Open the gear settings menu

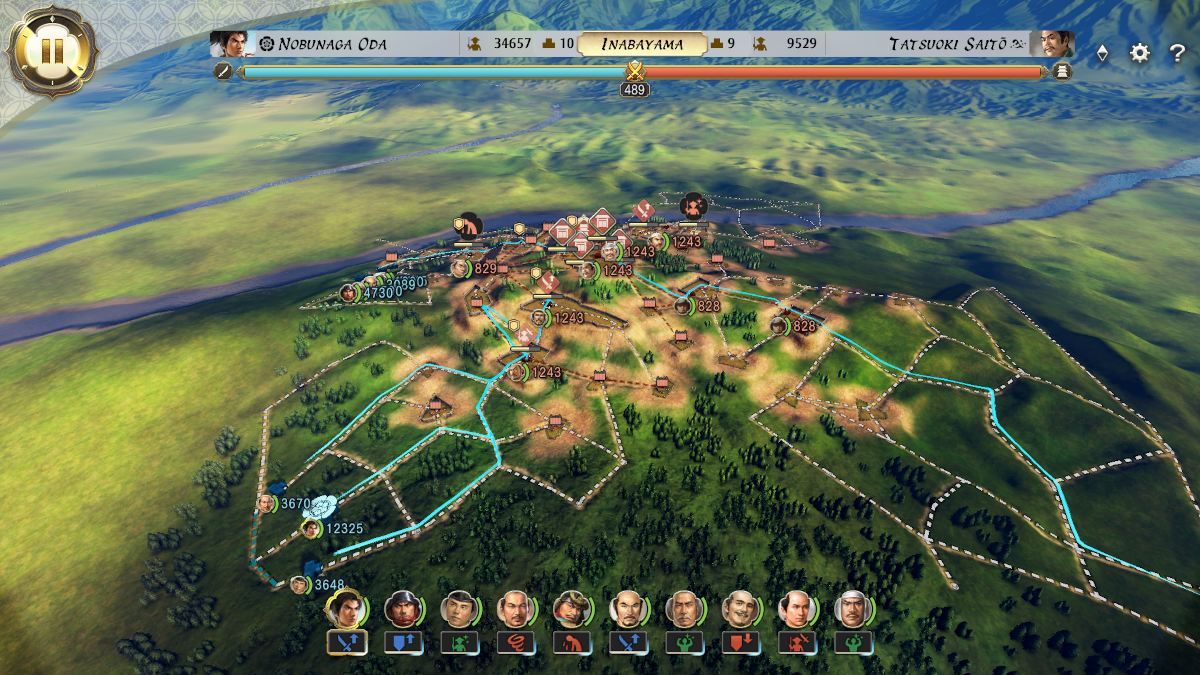[1140, 53]
